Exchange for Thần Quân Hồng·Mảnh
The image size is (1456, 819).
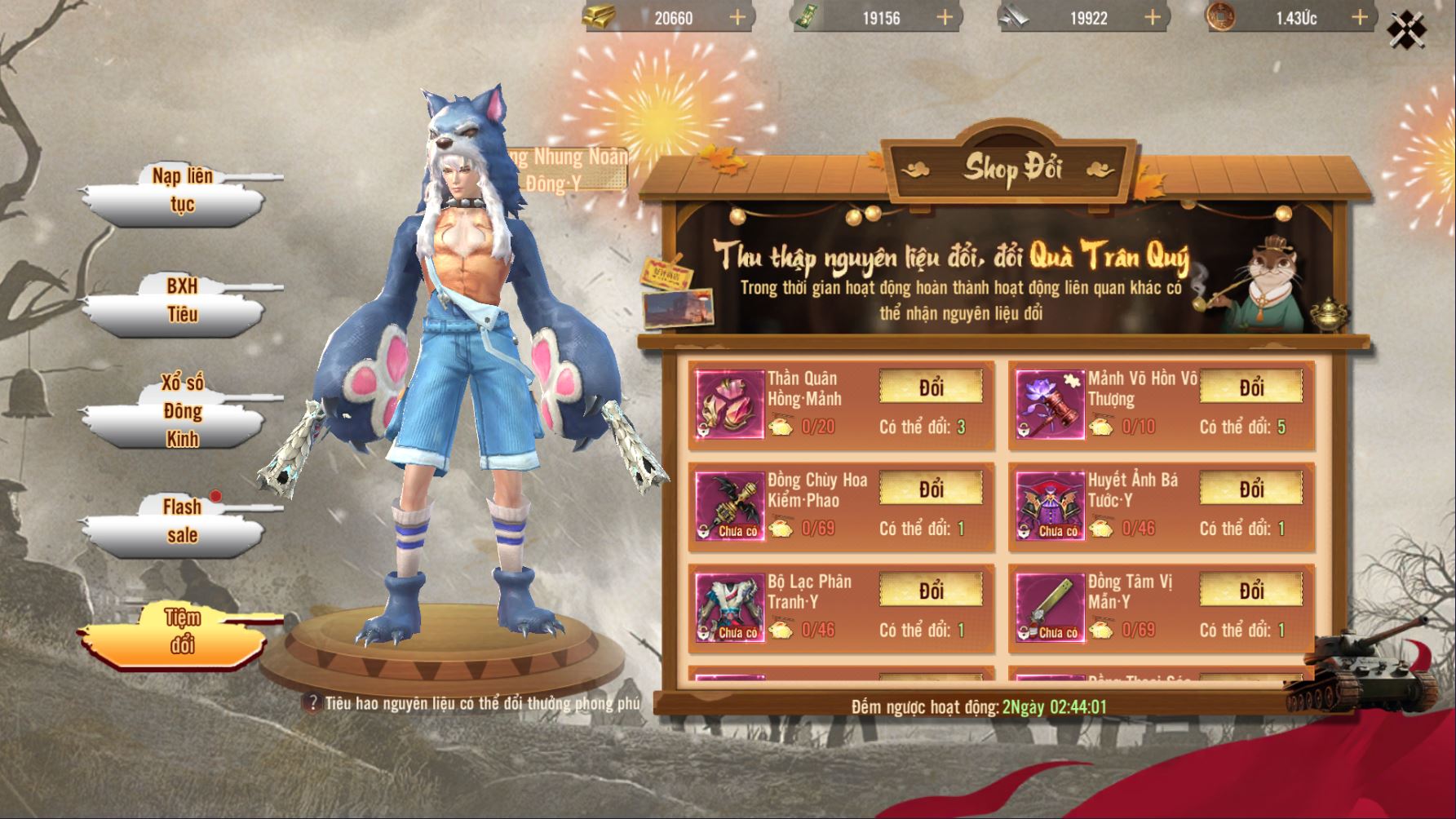pyautogui.click(x=931, y=387)
